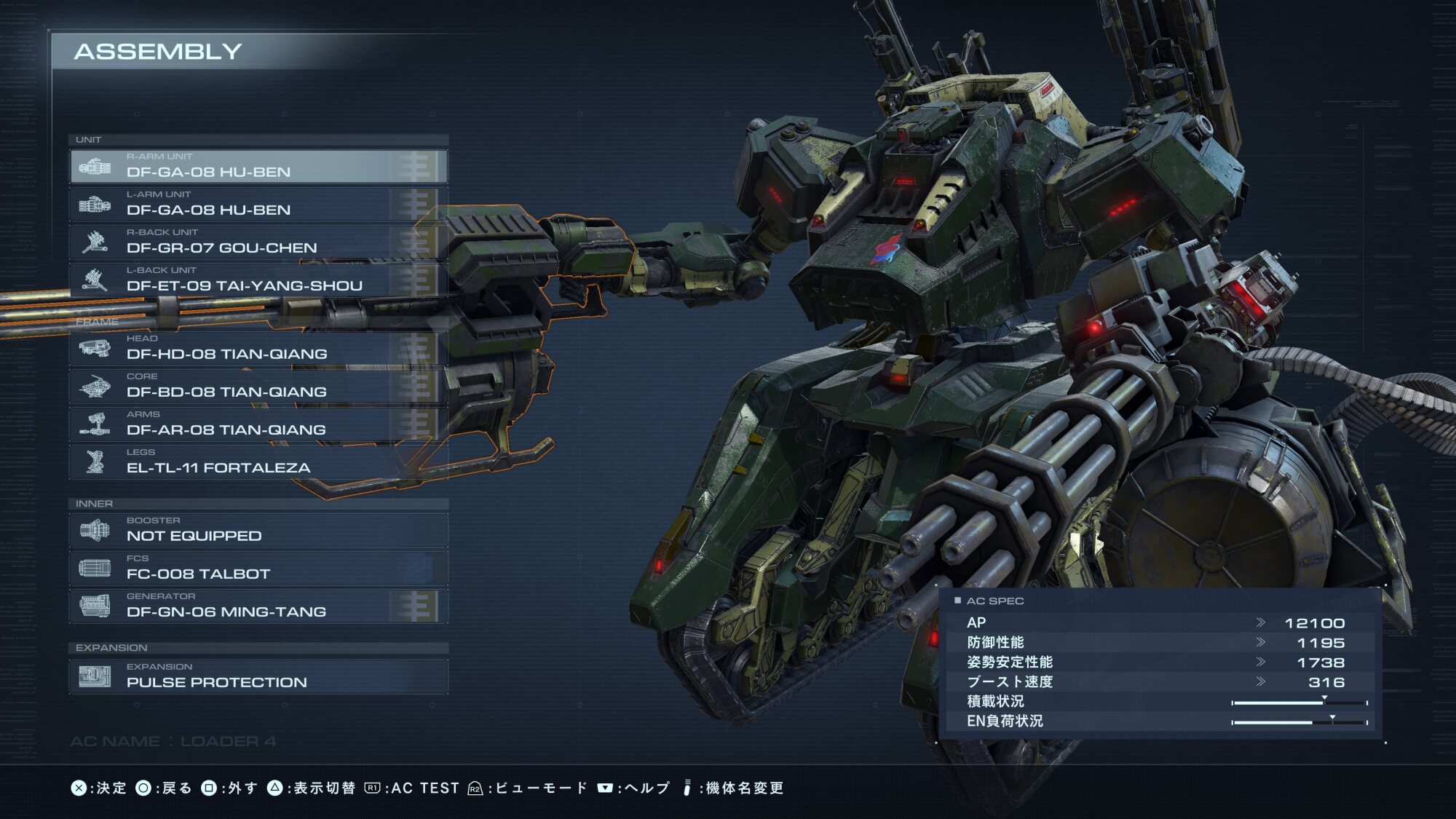Select the unequipped BOOSTER slot
Screen dimensions: 1456x819
258,531
